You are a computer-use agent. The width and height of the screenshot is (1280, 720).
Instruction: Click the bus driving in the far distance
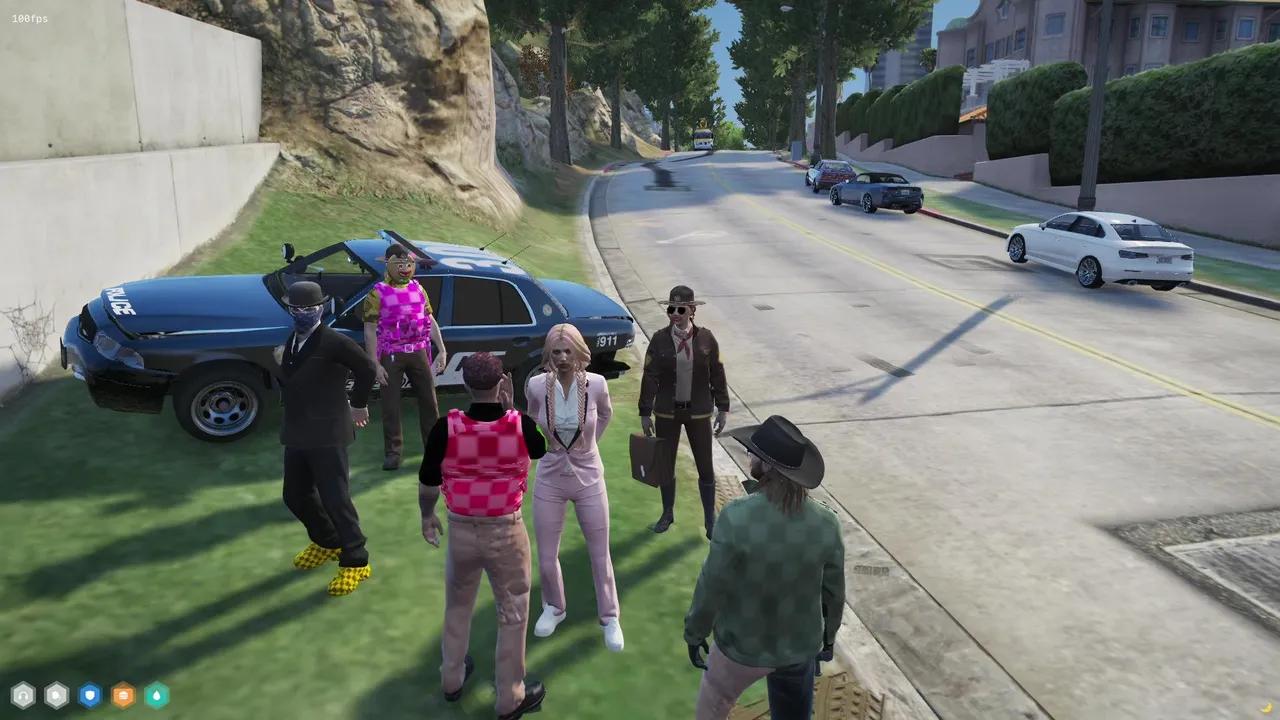703,140
